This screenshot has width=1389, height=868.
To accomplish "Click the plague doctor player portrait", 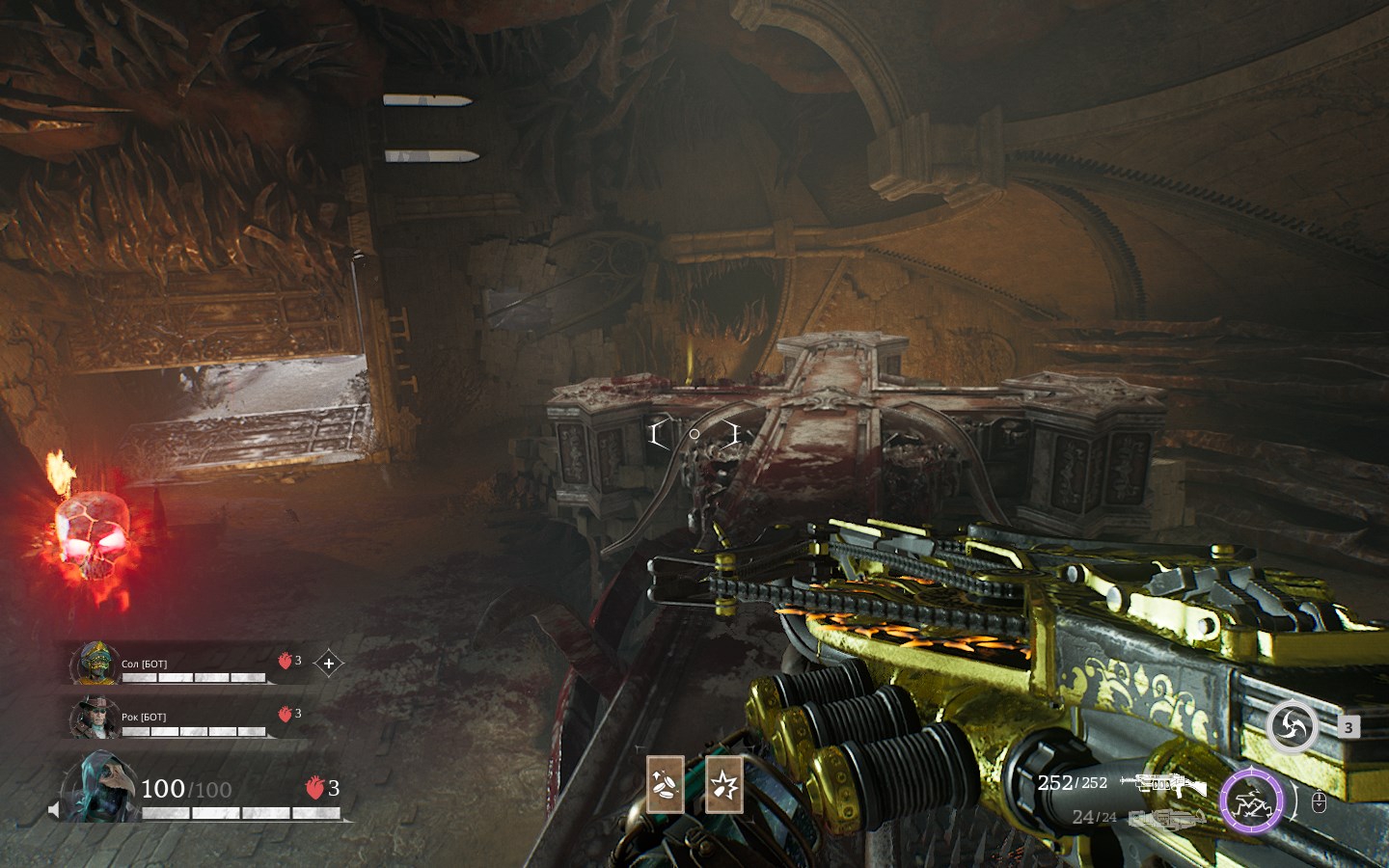I will tap(100, 788).
